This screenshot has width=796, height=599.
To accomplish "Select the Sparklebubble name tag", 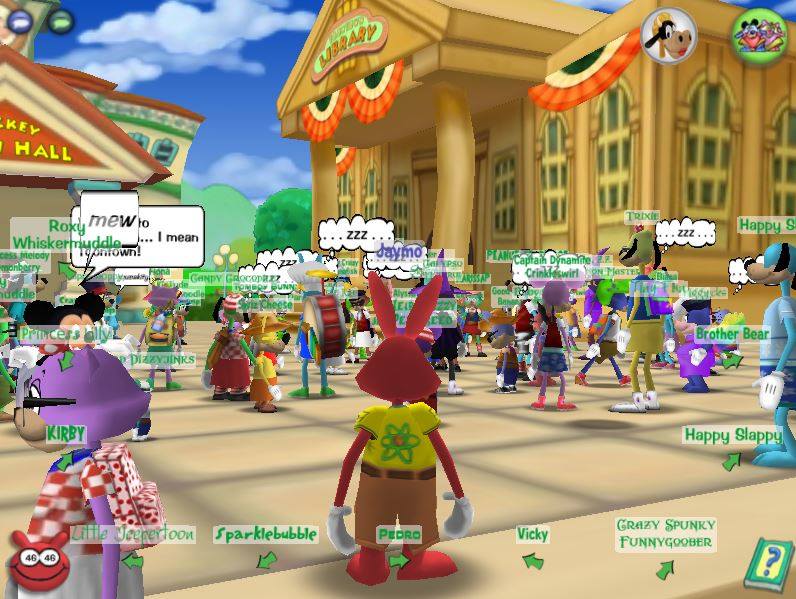I will [266, 534].
